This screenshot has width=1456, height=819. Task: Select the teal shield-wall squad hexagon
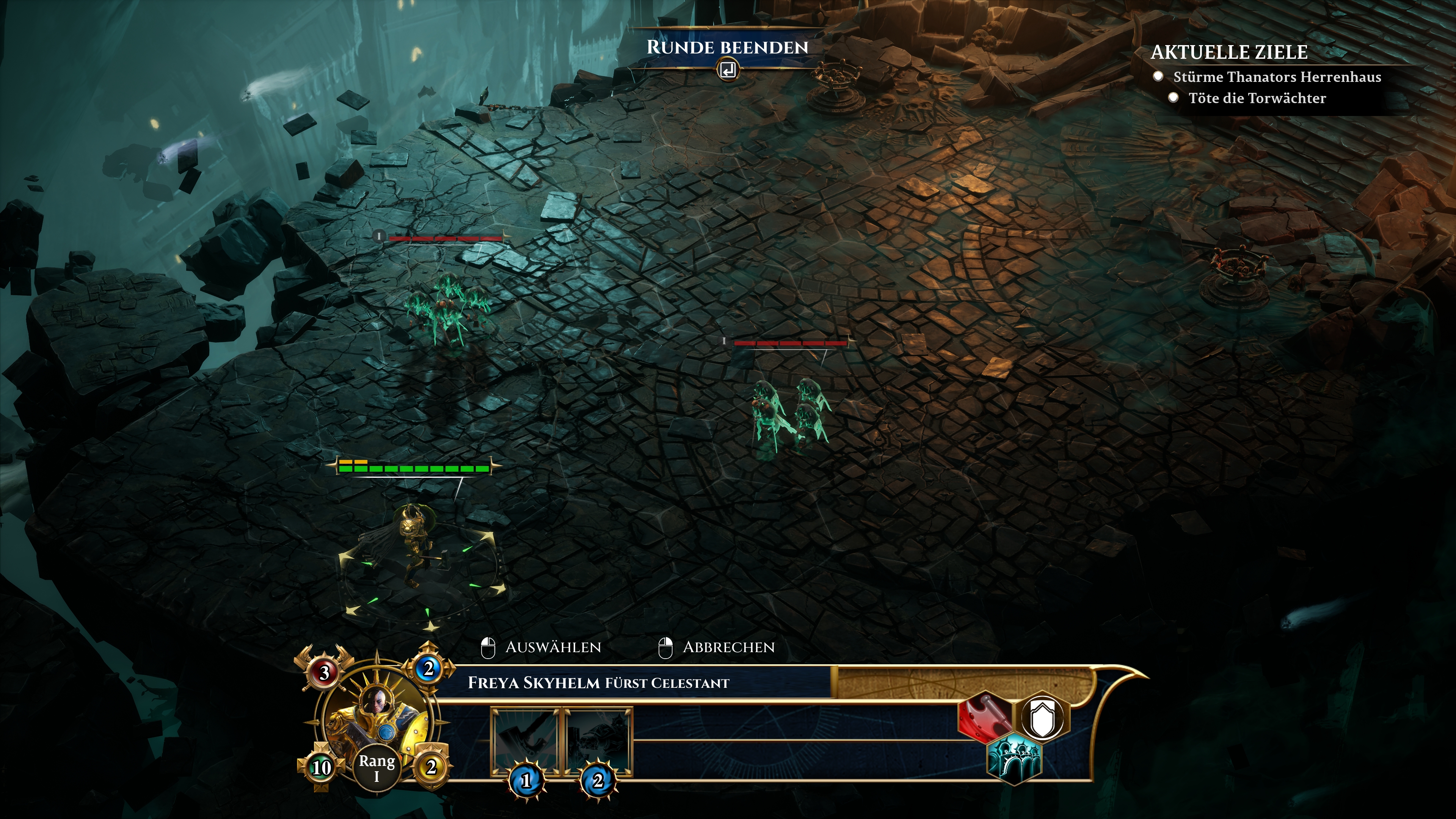(1014, 758)
